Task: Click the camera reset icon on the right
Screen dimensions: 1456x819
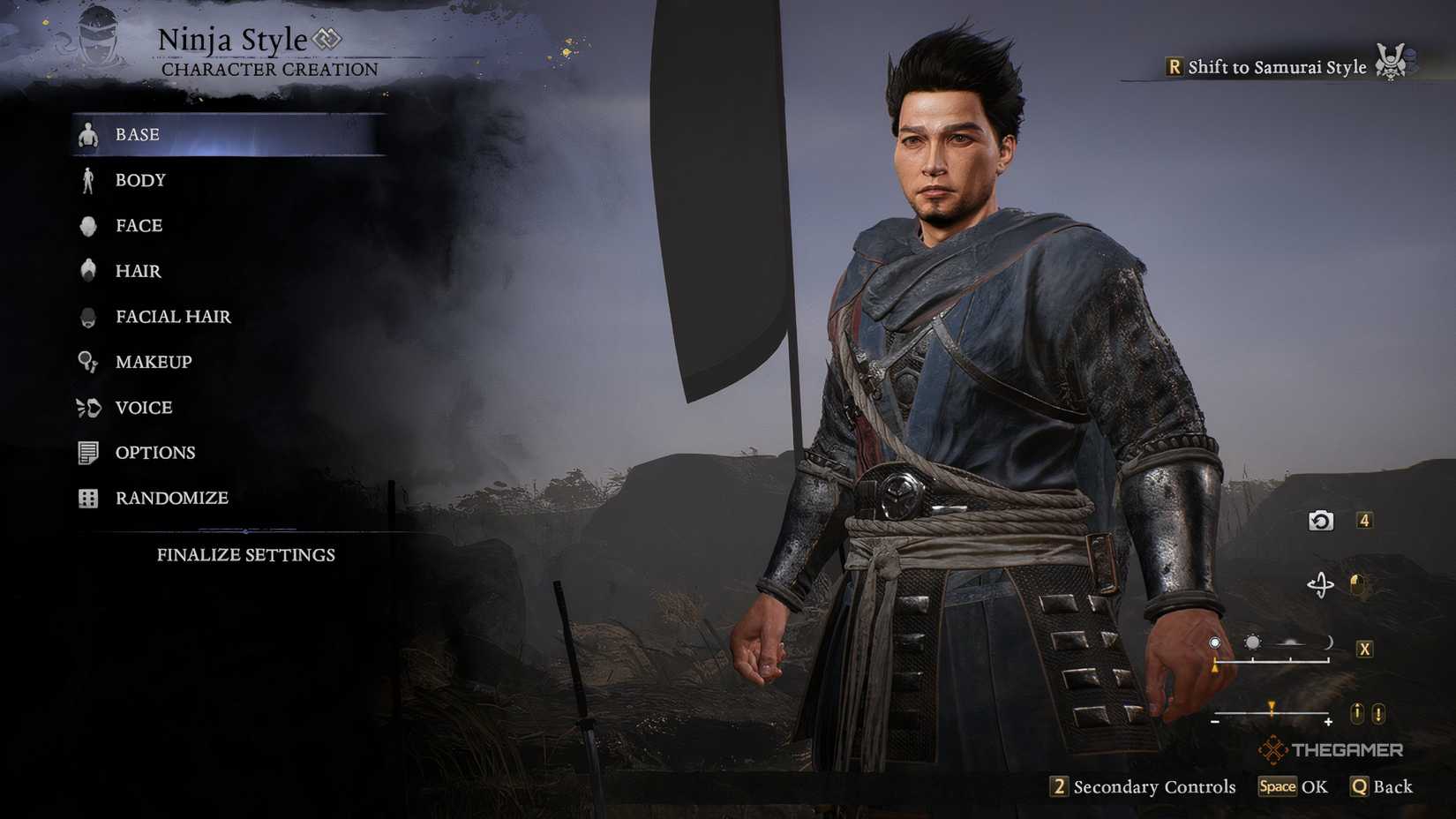Action: 1321,521
